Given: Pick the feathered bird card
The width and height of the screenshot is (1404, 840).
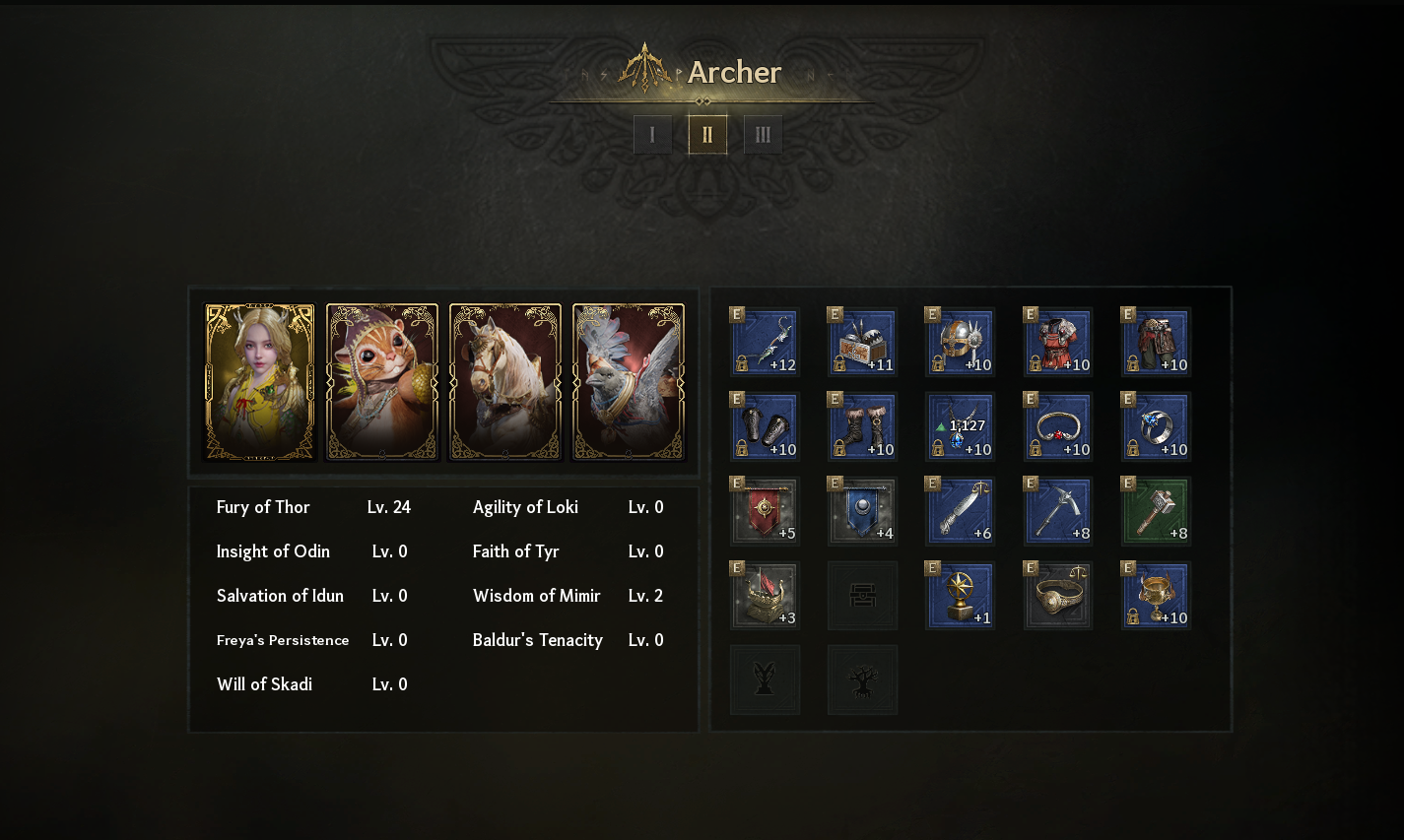Looking at the screenshot, I should point(629,382).
